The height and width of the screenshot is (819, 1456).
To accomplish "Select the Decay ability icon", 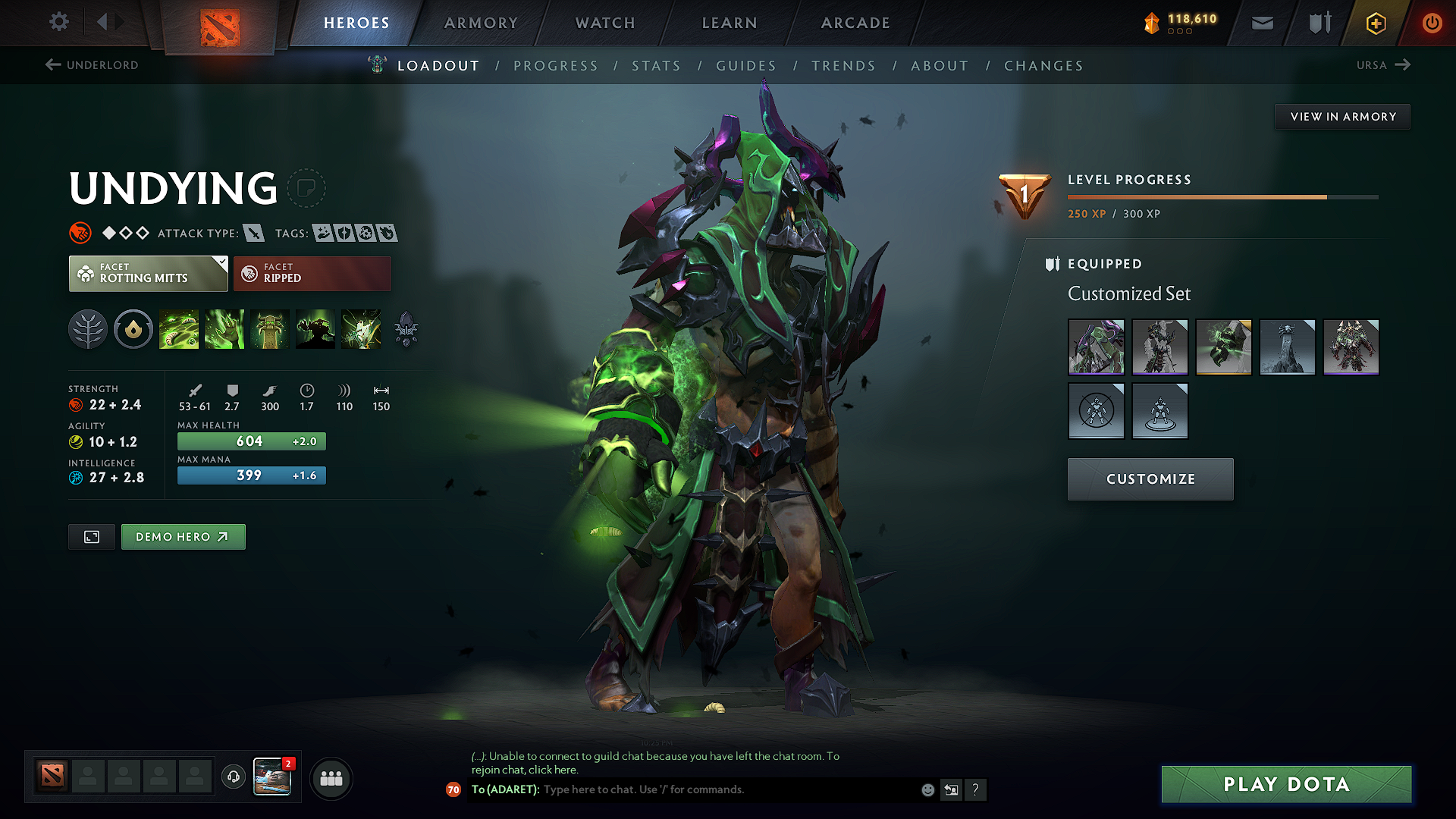I will pos(179,329).
